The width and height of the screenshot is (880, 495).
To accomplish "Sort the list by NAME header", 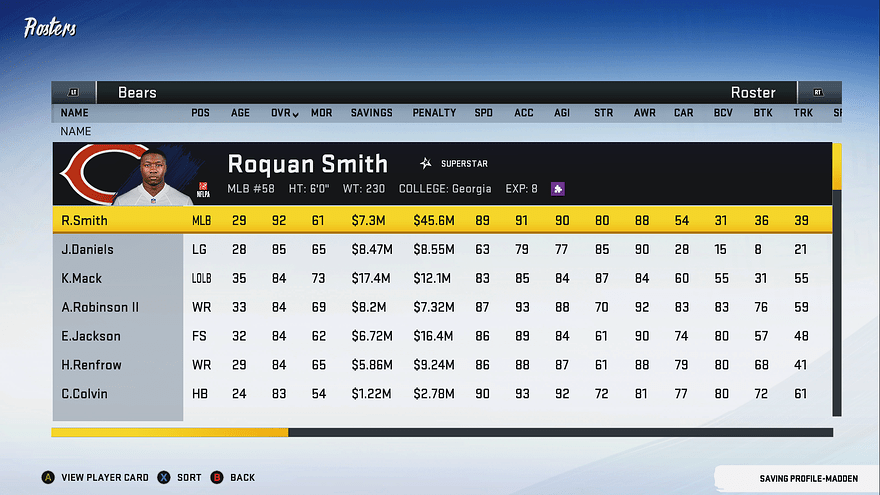I will pos(74,113).
